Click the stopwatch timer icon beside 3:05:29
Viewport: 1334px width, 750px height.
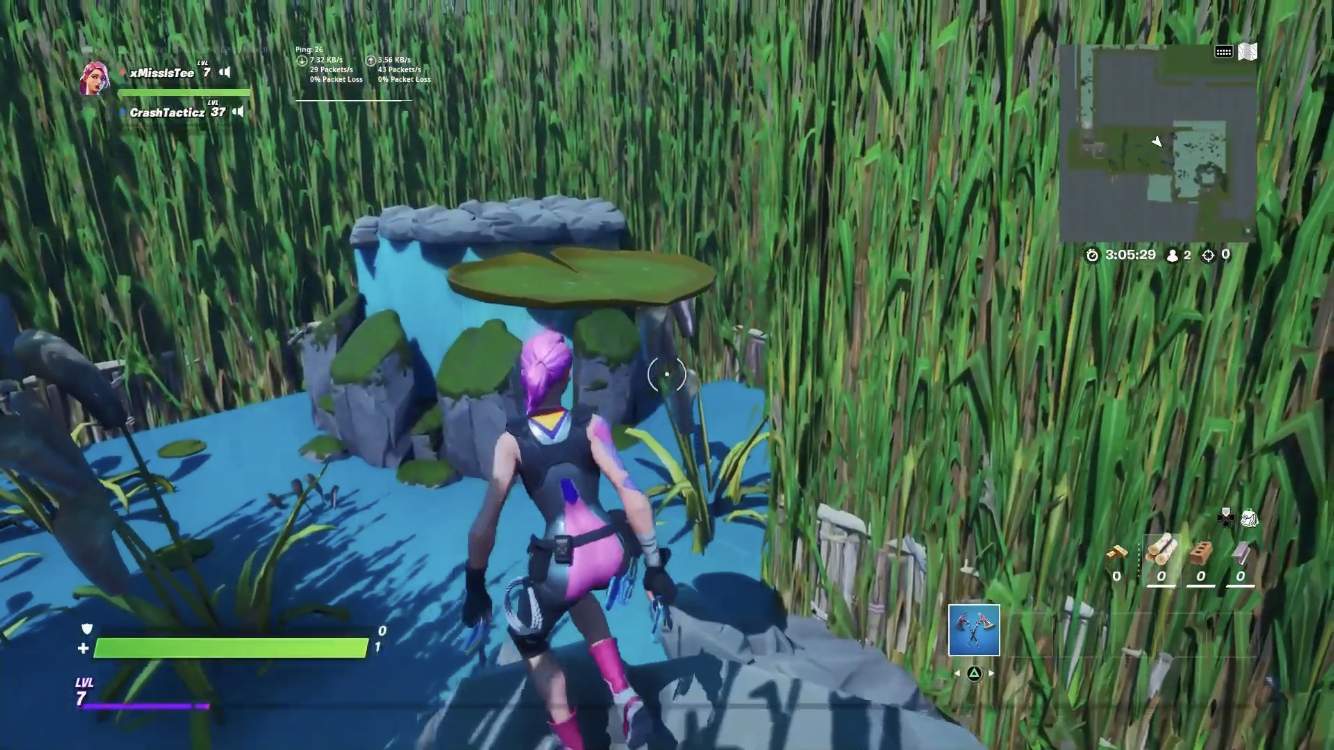coord(1092,255)
